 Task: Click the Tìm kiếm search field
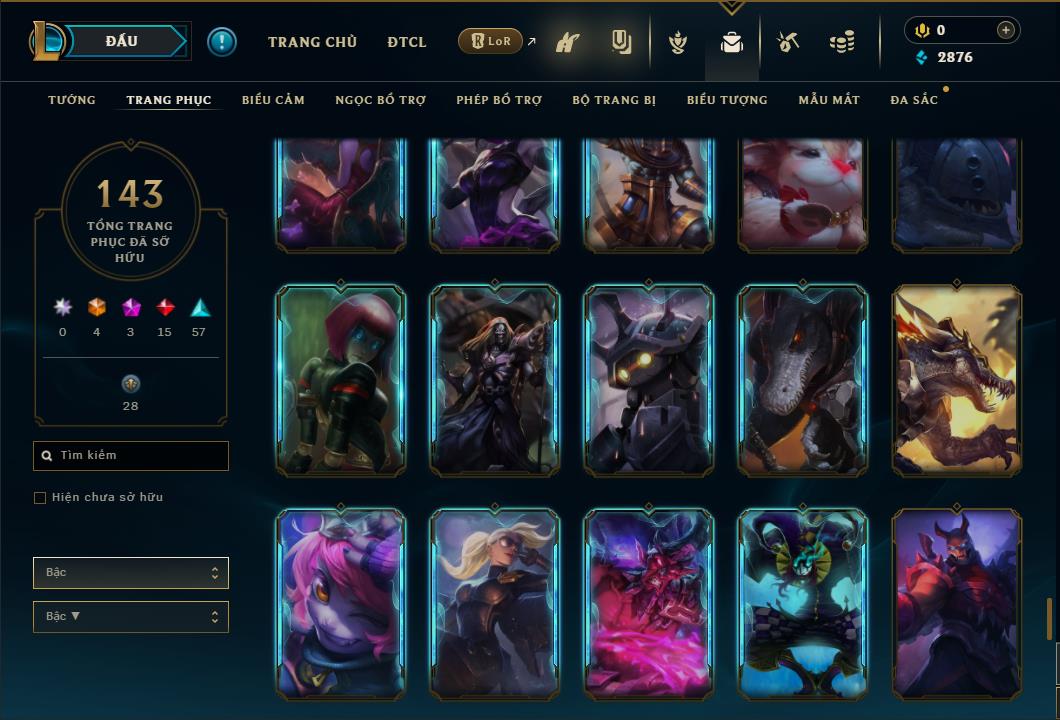pos(131,456)
